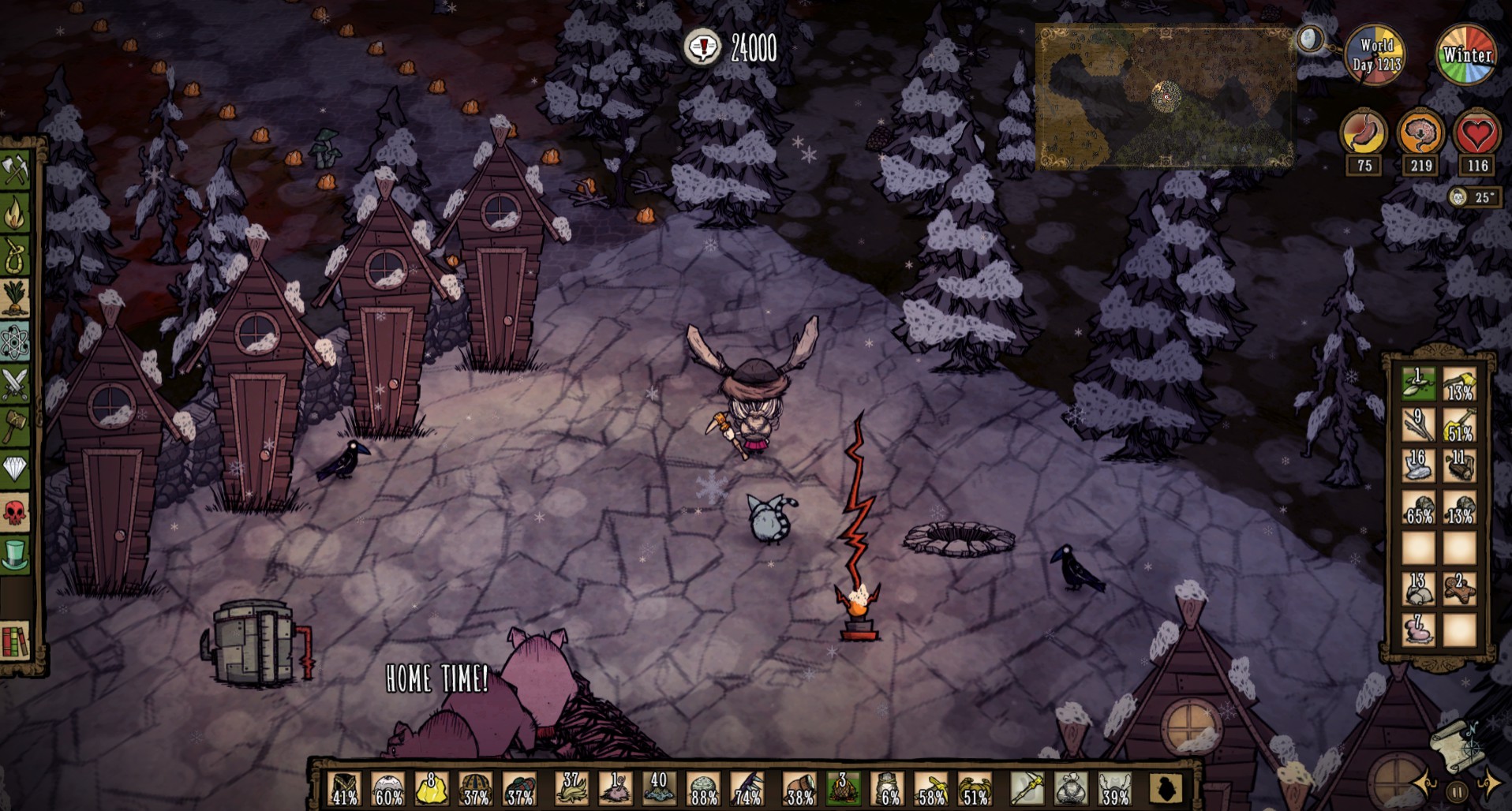Select the stack of 37 cut grass
The height and width of the screenshot is (811, 1512).
(571, 789)
